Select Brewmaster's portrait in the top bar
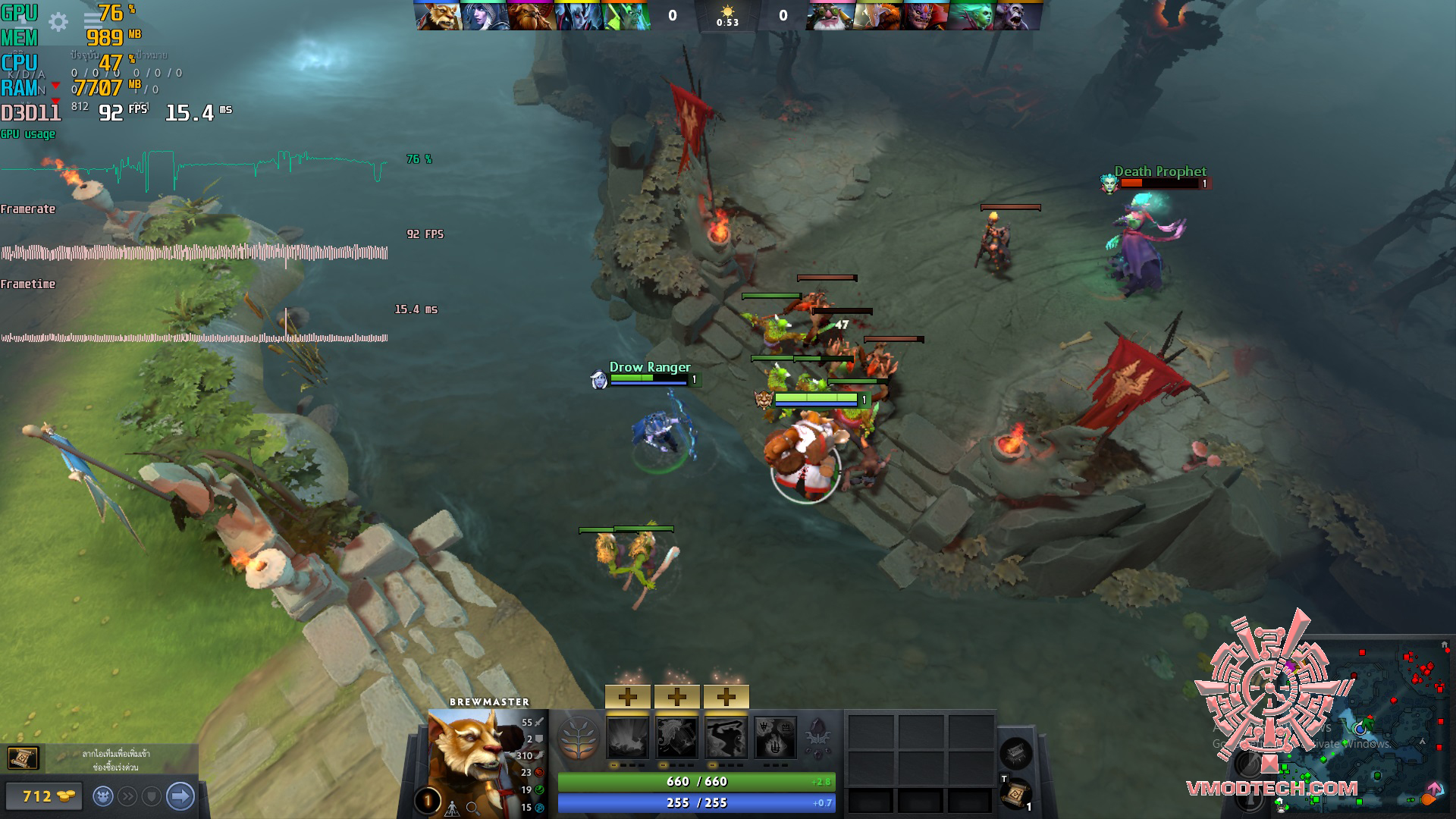1456x819 pixels. (x=438, y=16)
